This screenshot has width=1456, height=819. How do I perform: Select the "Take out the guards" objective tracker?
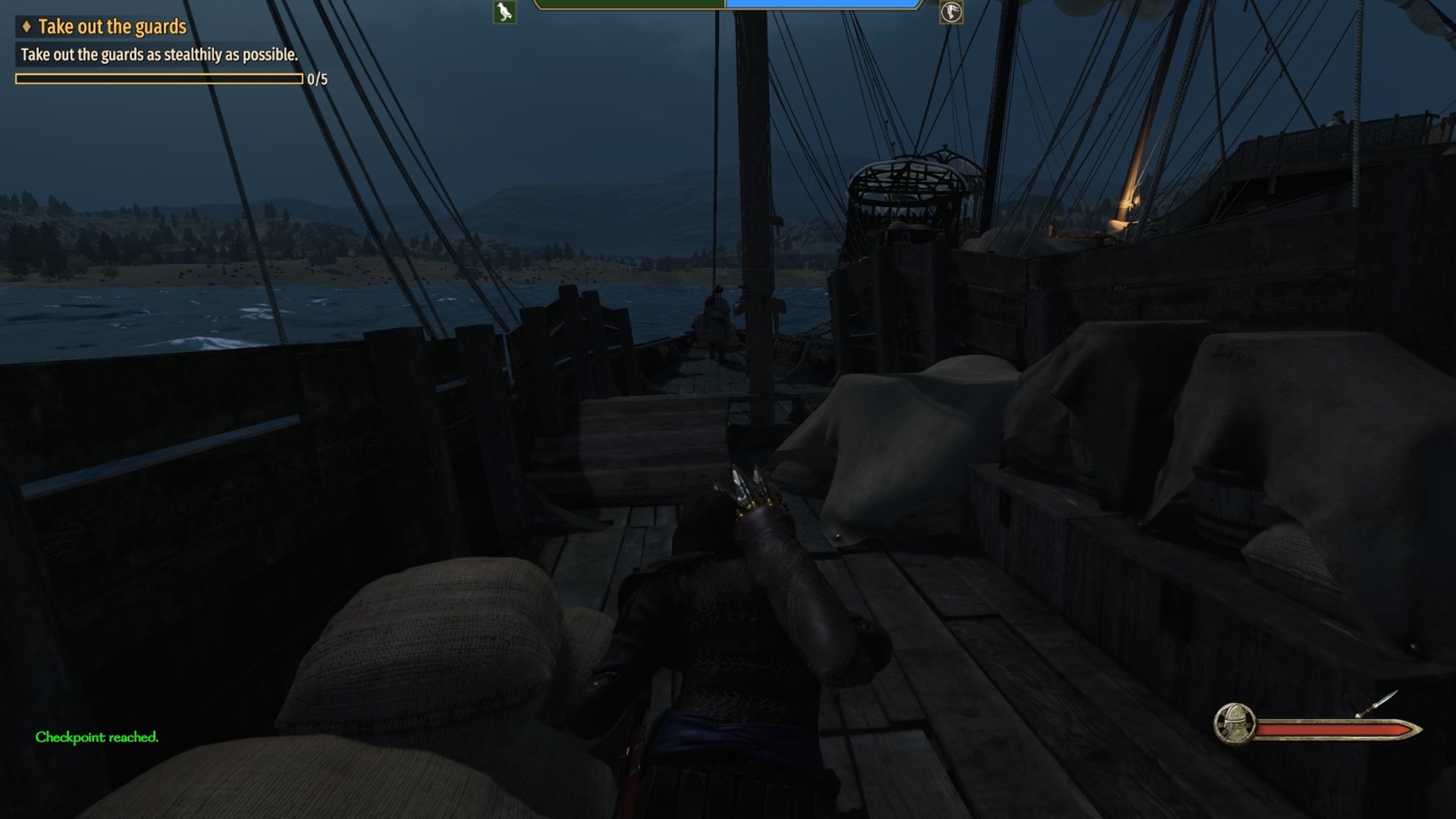click(111, 27)
